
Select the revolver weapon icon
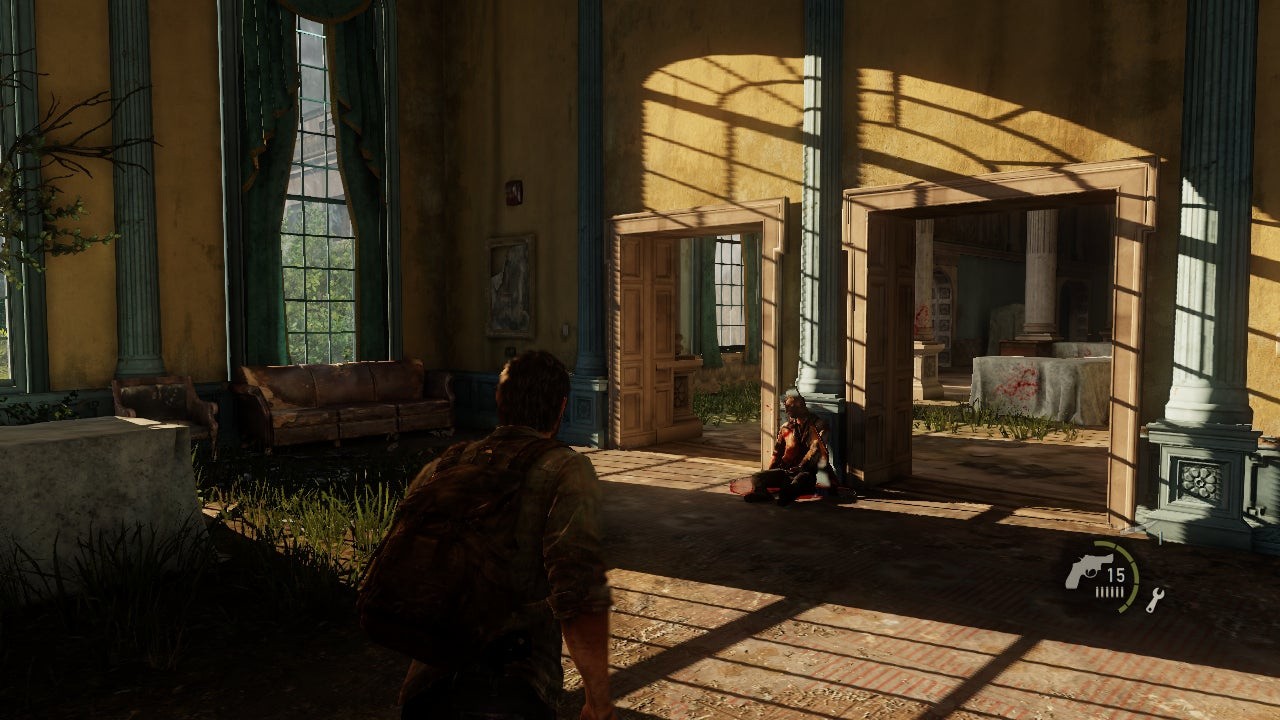(x=1083, y=571)
